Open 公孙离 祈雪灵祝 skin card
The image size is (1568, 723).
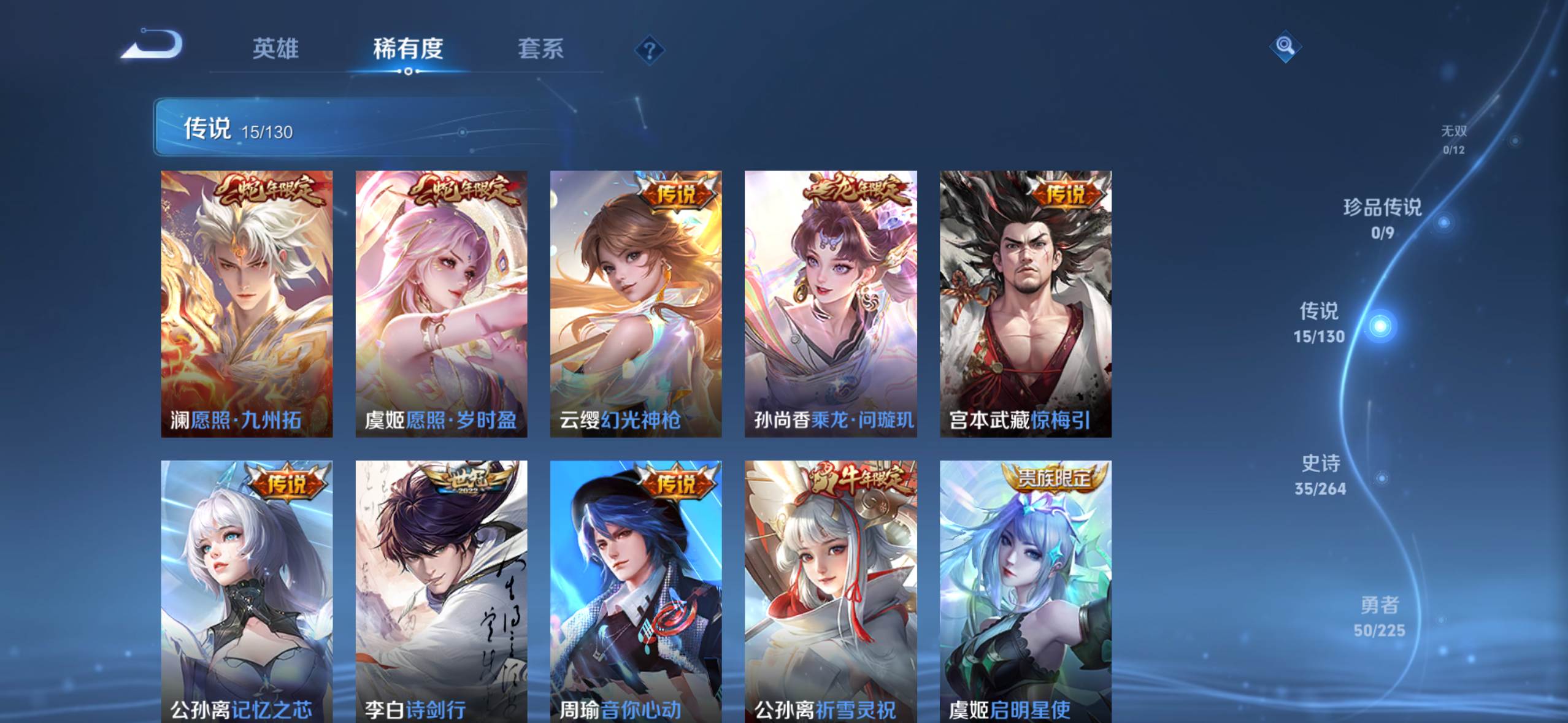[x=831, y=592]
